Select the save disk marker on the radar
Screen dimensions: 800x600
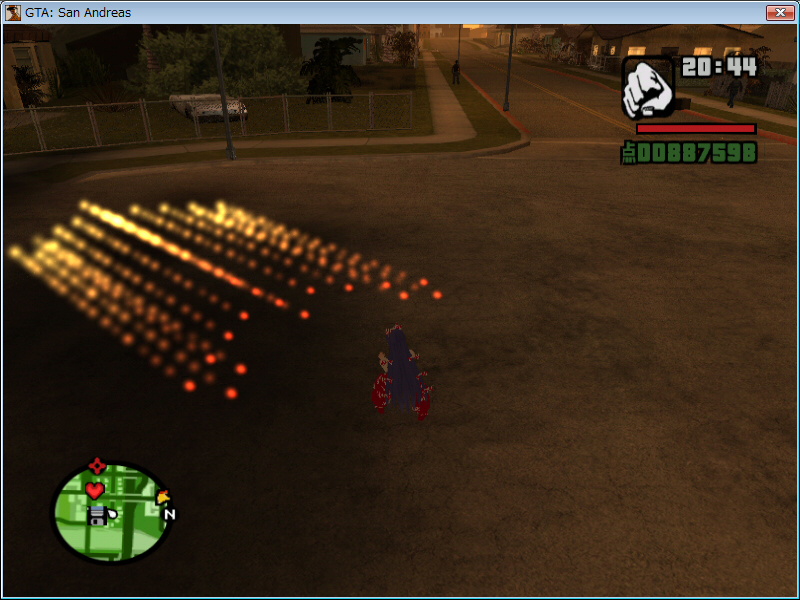pyautogui.click(x=97, y=514)
